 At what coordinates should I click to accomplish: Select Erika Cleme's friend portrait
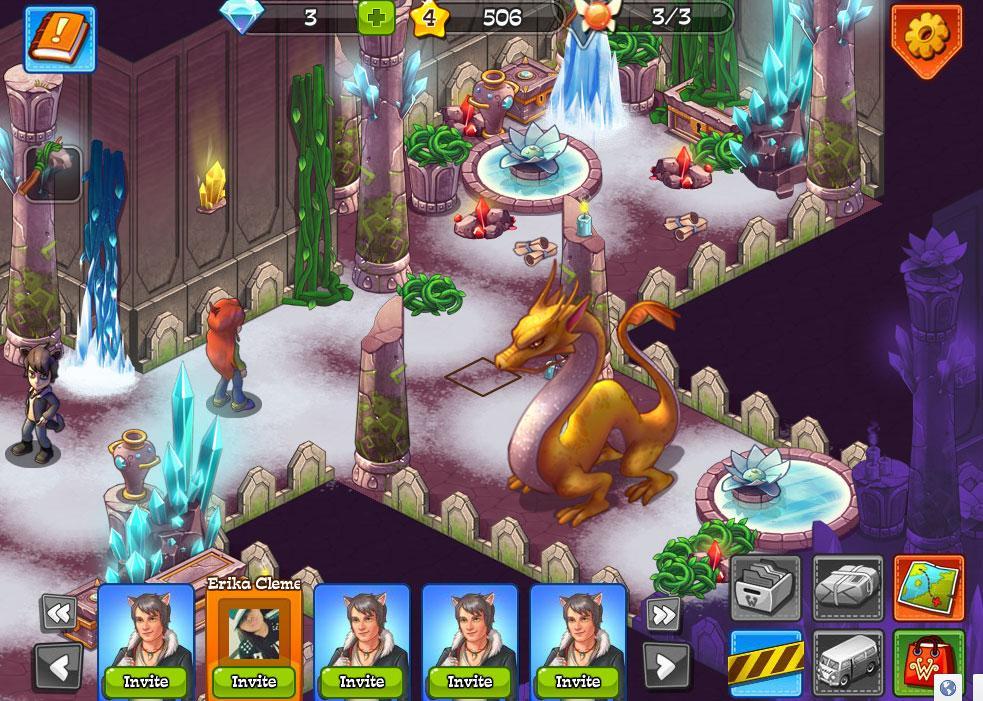coord(253,632)
